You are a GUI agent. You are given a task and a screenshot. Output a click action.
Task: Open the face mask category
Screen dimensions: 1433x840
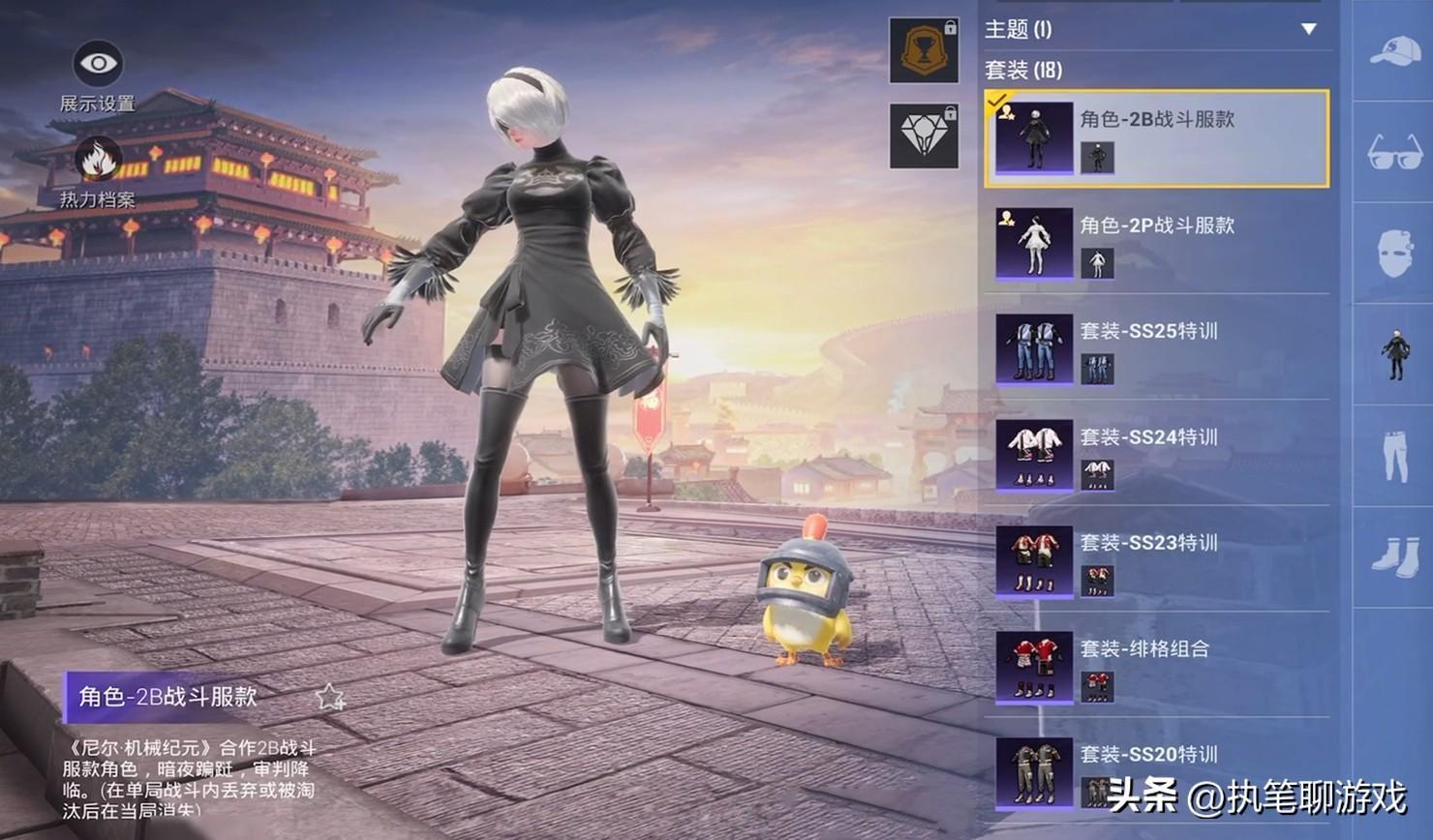point(1394,254)
